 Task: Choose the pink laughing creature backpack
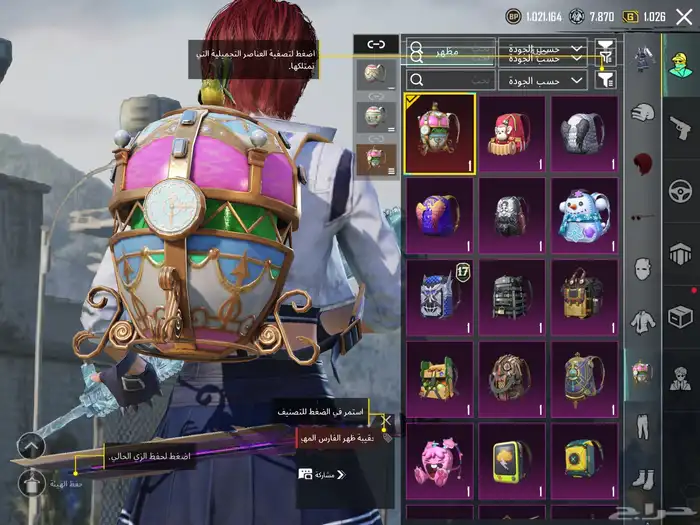click(x=439, y=458)
